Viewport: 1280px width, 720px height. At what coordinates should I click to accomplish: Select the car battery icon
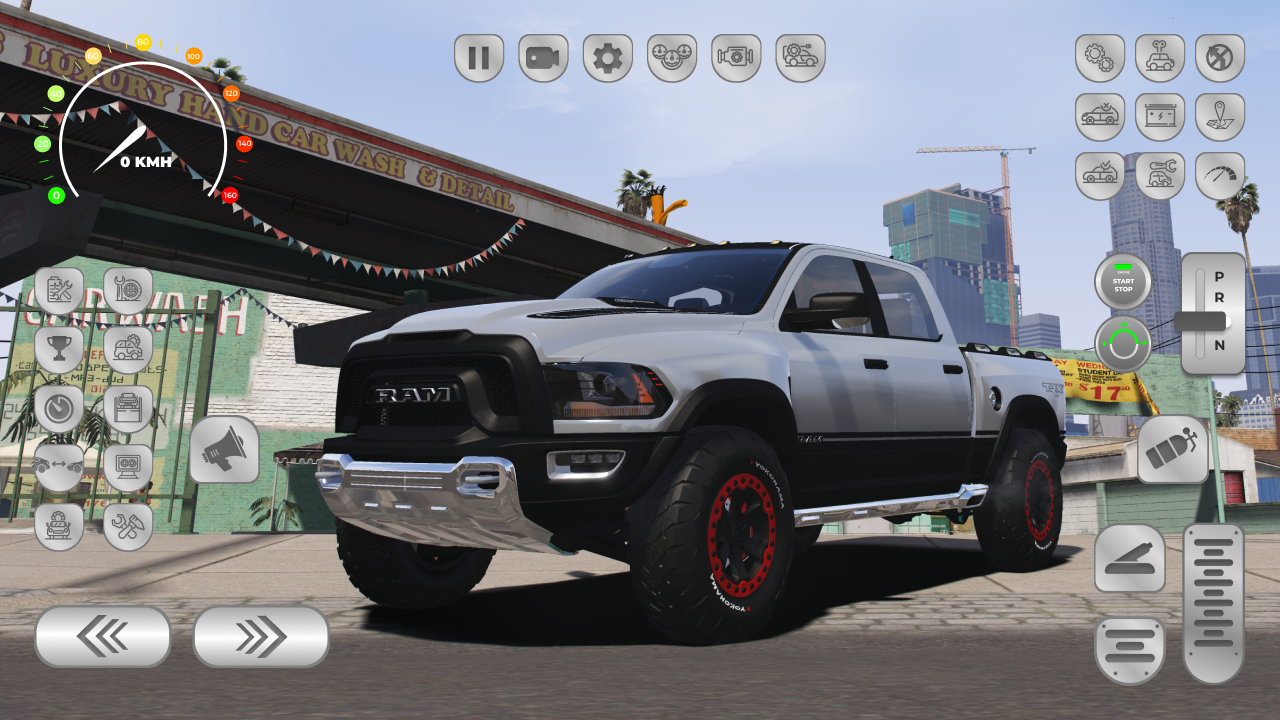coord(1160,117)
